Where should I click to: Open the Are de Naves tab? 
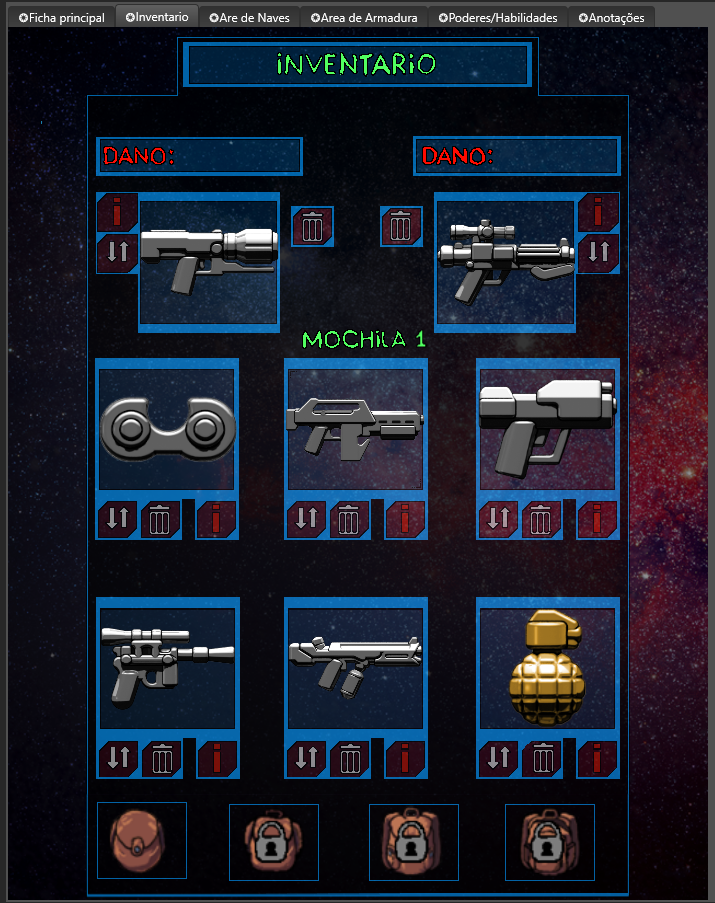coord(250,18)
